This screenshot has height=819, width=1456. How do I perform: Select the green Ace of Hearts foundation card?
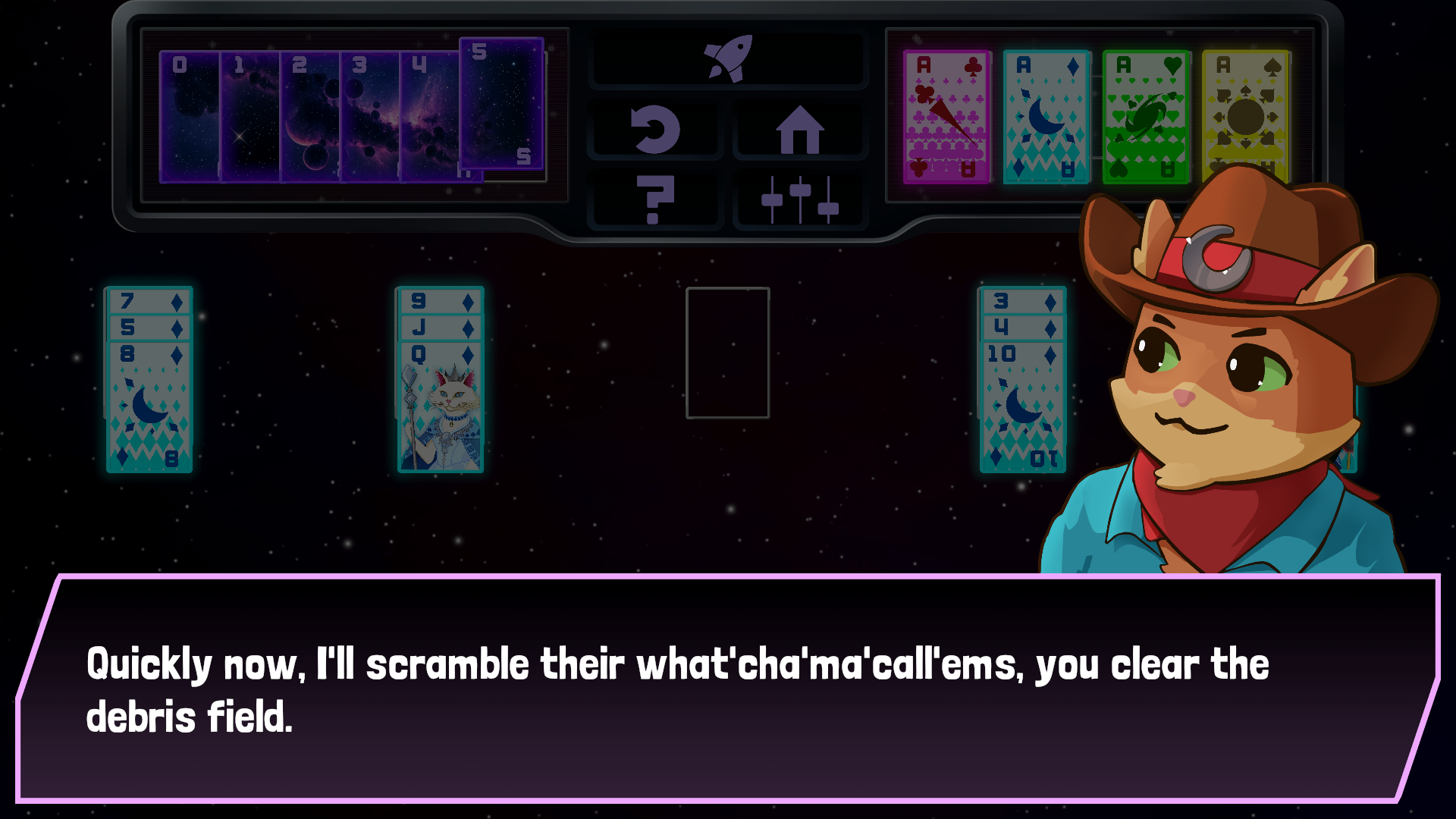click(x=1145, y=114)
